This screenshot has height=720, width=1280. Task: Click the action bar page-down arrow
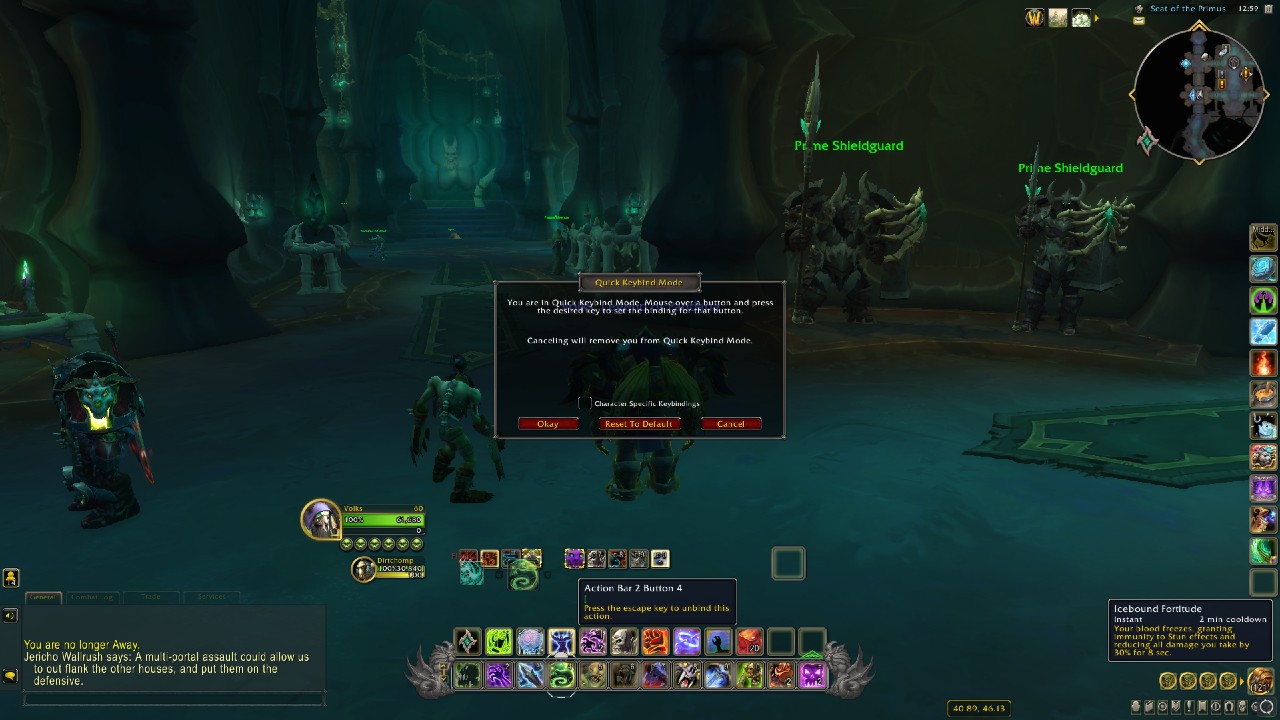tap(443, 677)
